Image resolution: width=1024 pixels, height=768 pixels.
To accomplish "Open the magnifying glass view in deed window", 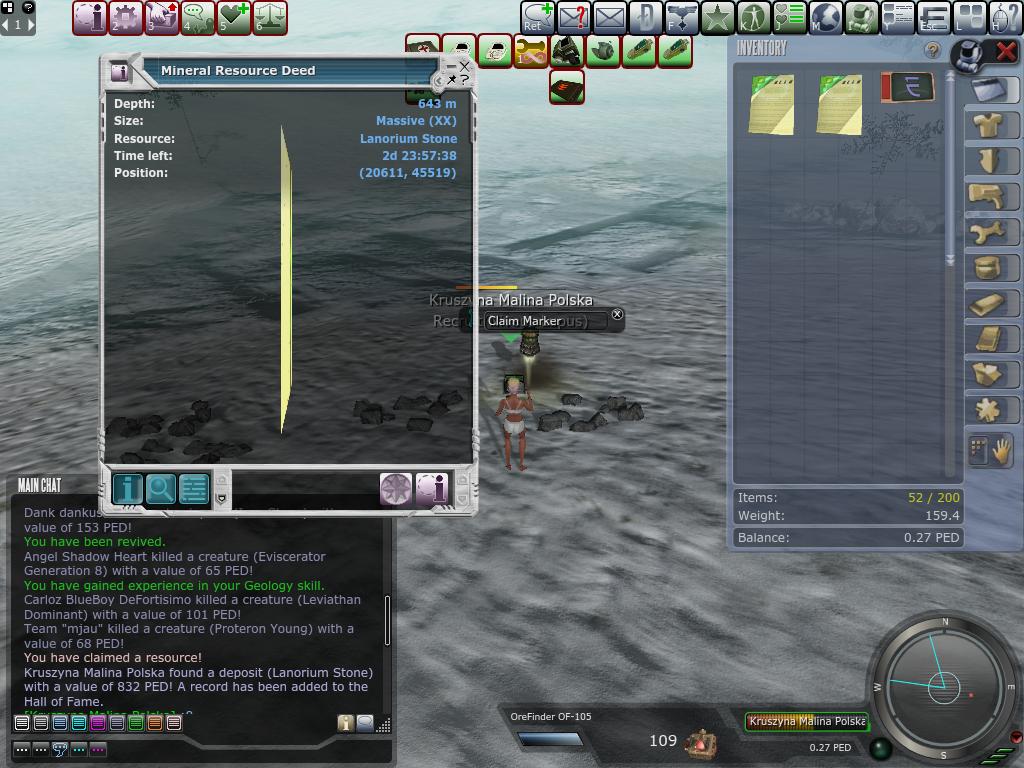I will coord(160,489).
